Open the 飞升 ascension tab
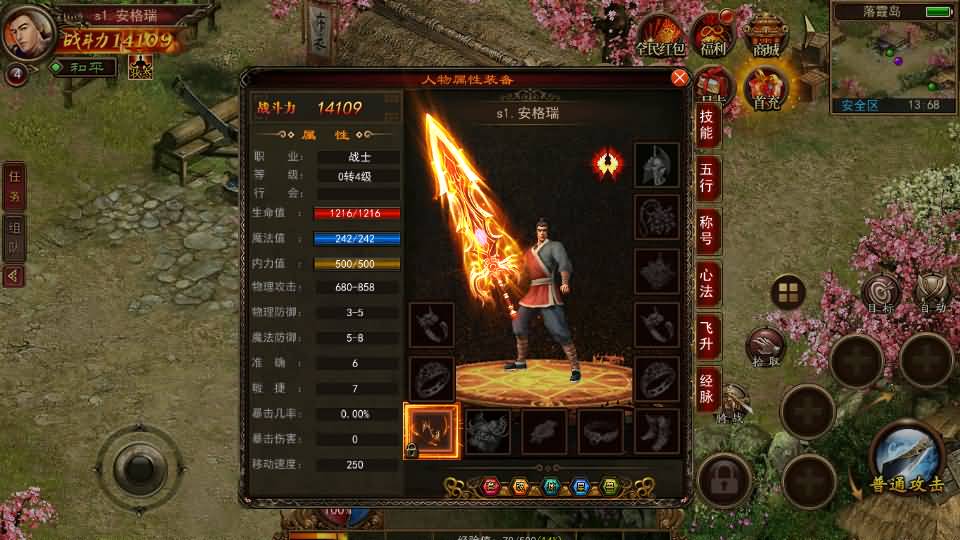 (x=706, y=338)
